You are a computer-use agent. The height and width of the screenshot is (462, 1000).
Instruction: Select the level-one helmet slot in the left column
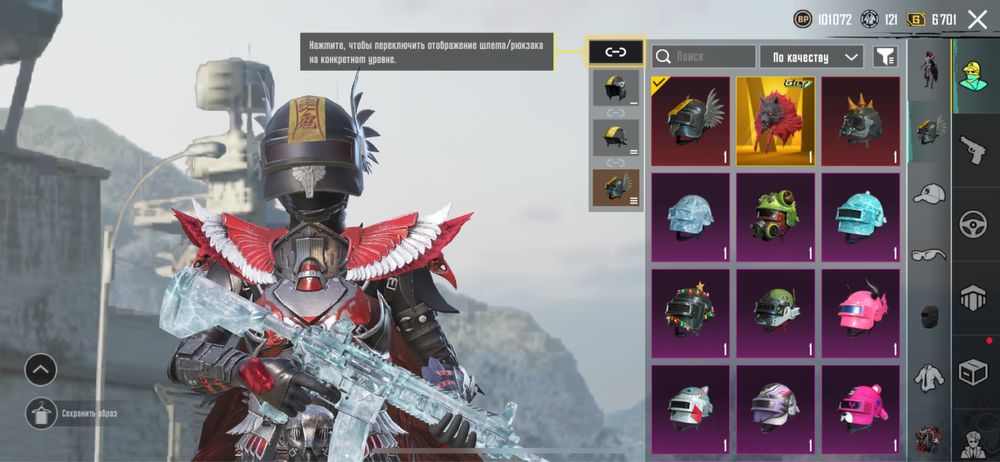point(615,88)
